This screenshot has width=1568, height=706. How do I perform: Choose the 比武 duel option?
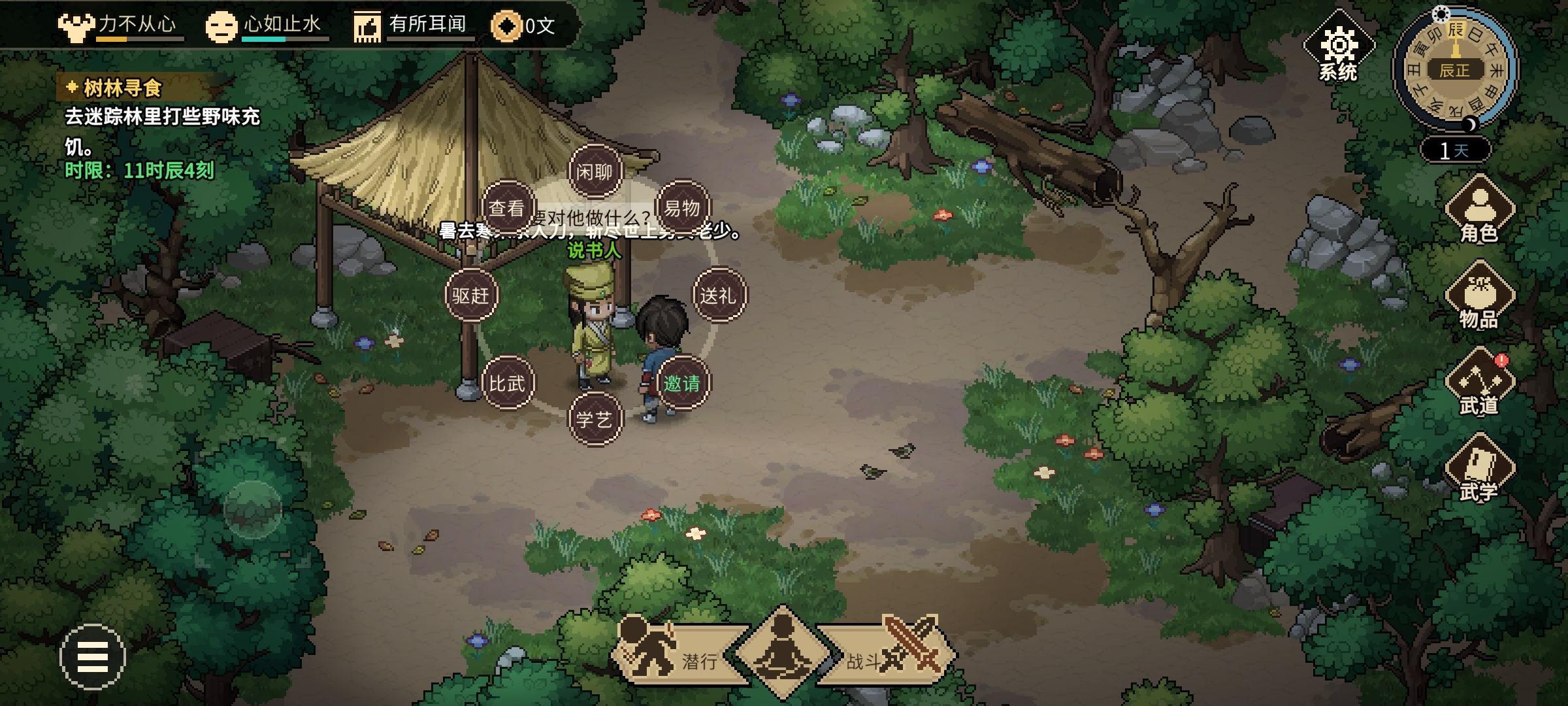click(508, 383)
